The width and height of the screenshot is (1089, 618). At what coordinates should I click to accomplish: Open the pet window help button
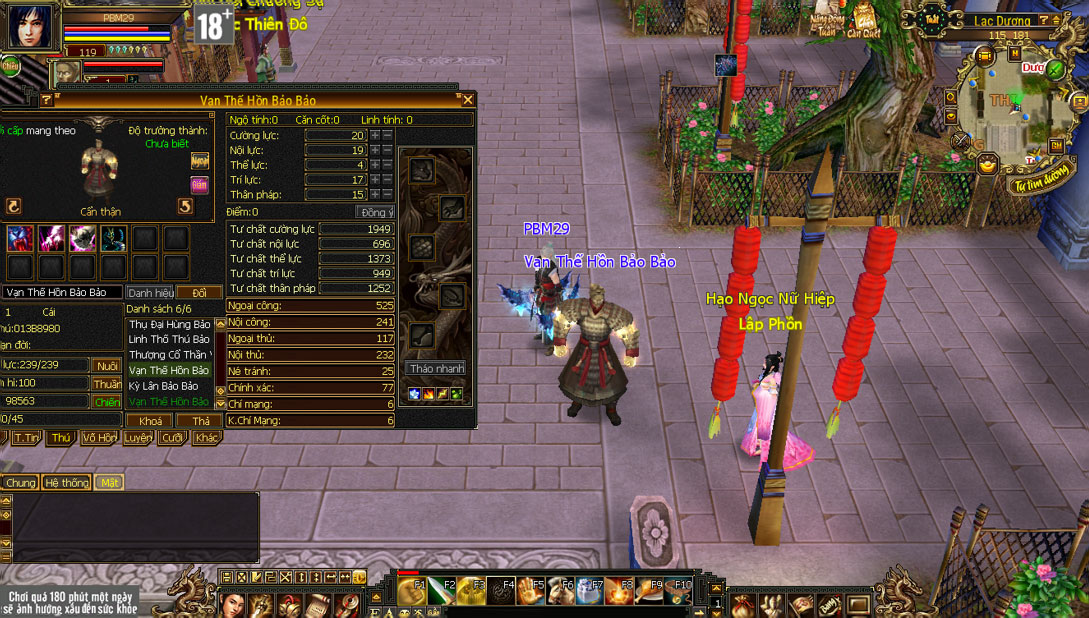coord(46,100)
